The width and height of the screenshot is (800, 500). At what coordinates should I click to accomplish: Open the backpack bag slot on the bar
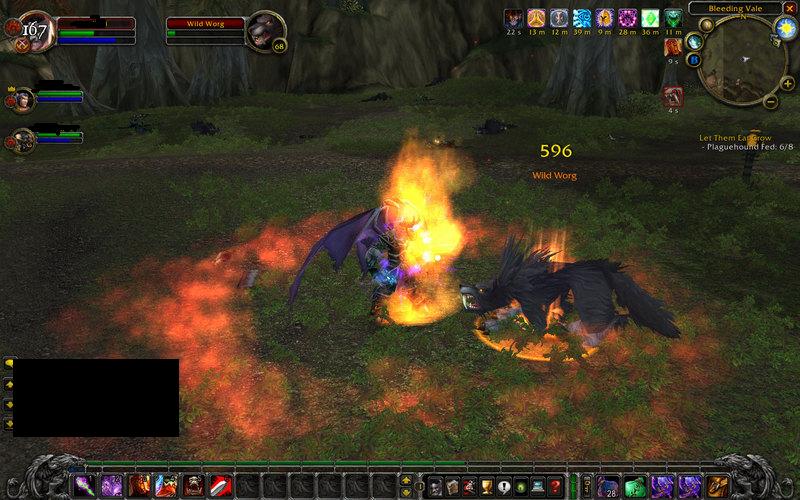[718, 486]
